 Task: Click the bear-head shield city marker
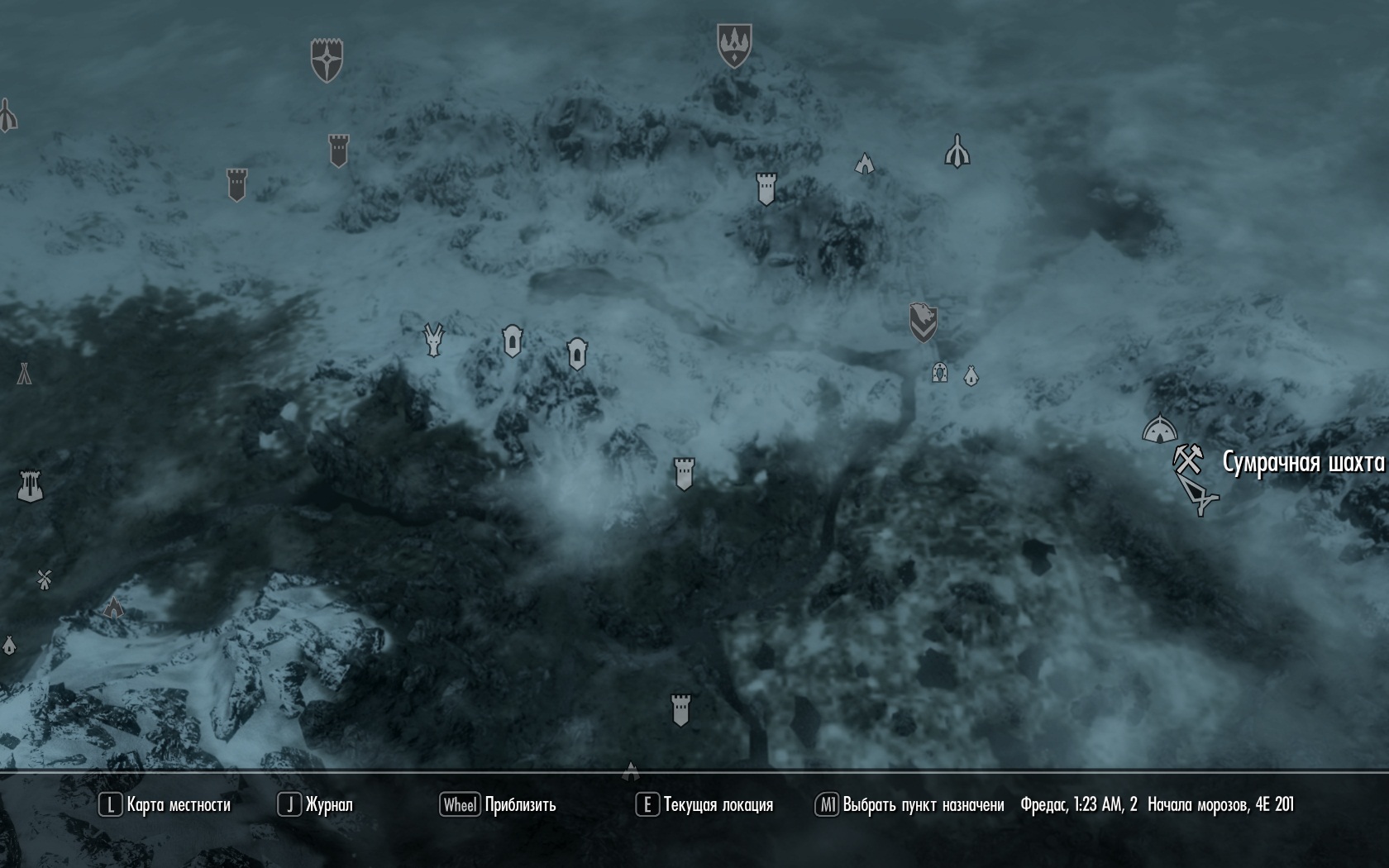point(923,322)
